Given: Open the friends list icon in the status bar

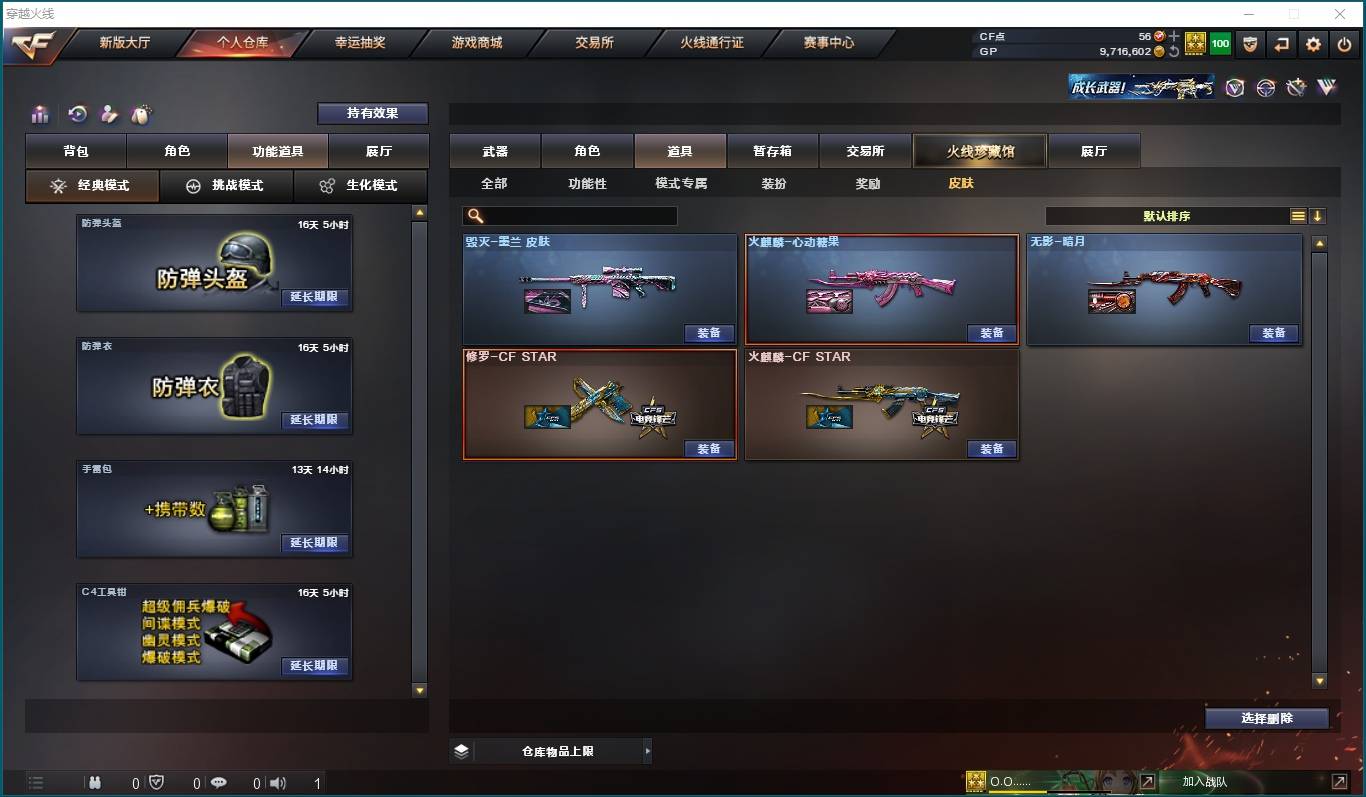Looking at the screenshot, I should click(x=95, y=783).
